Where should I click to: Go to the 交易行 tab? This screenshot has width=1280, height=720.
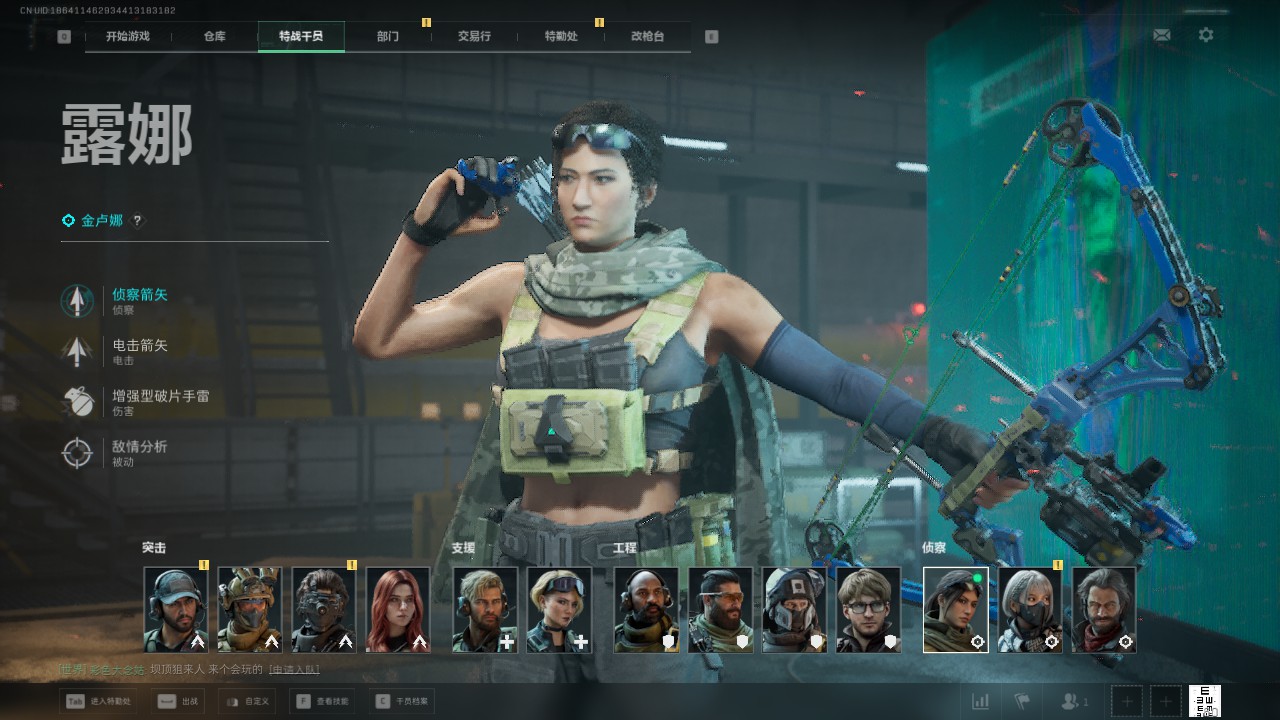point(474,36)
